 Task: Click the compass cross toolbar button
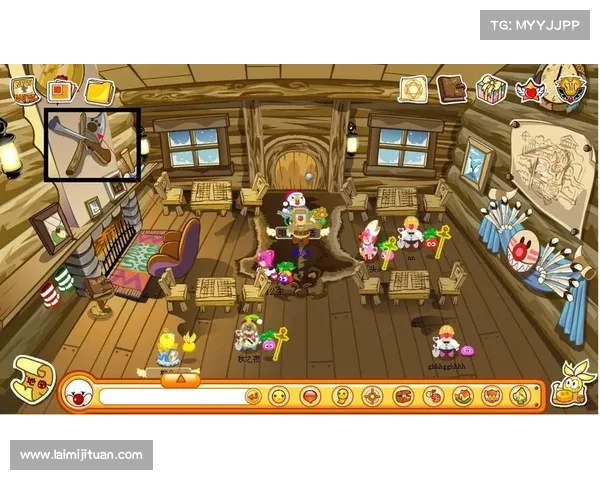(372, 396)
